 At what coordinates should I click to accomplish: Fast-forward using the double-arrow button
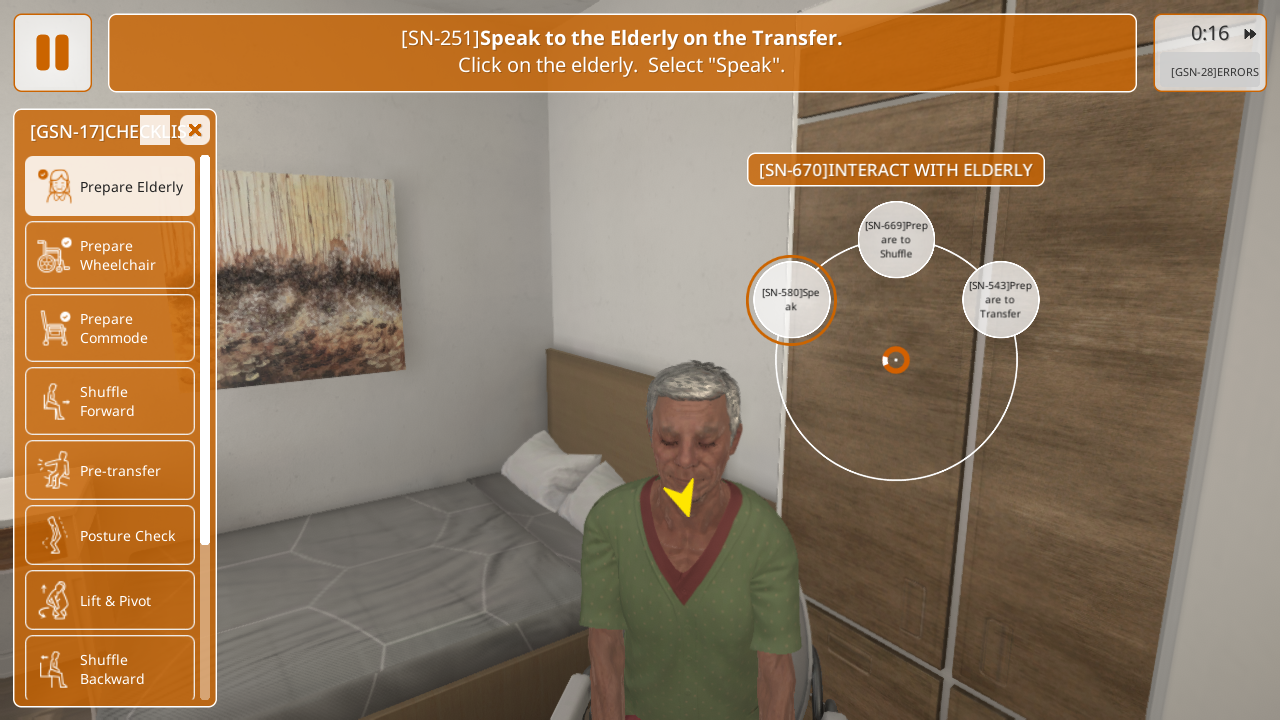pyautogui.click(x=1250, y=34)
